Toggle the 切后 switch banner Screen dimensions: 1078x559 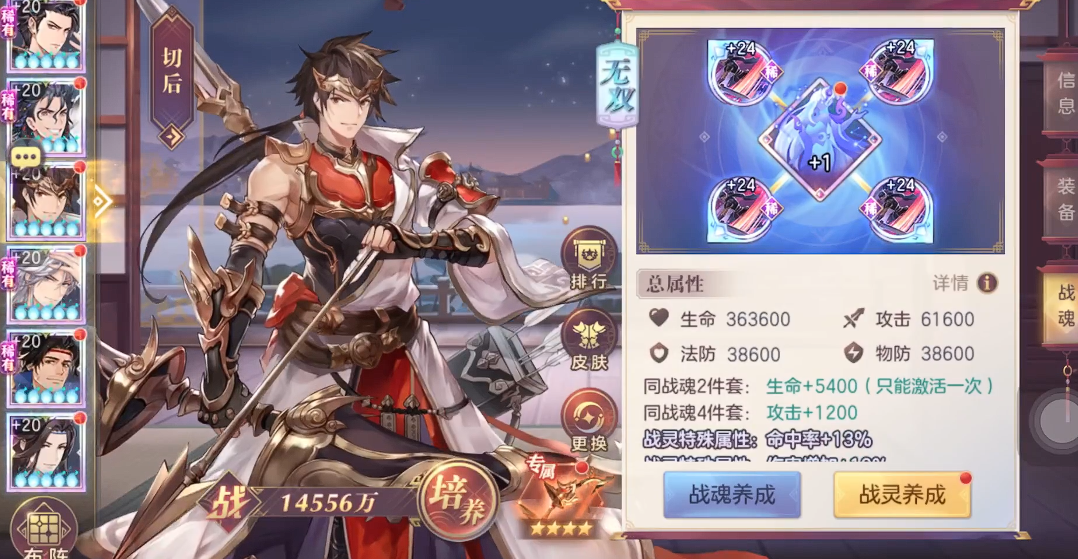click(x=172, y=80)
